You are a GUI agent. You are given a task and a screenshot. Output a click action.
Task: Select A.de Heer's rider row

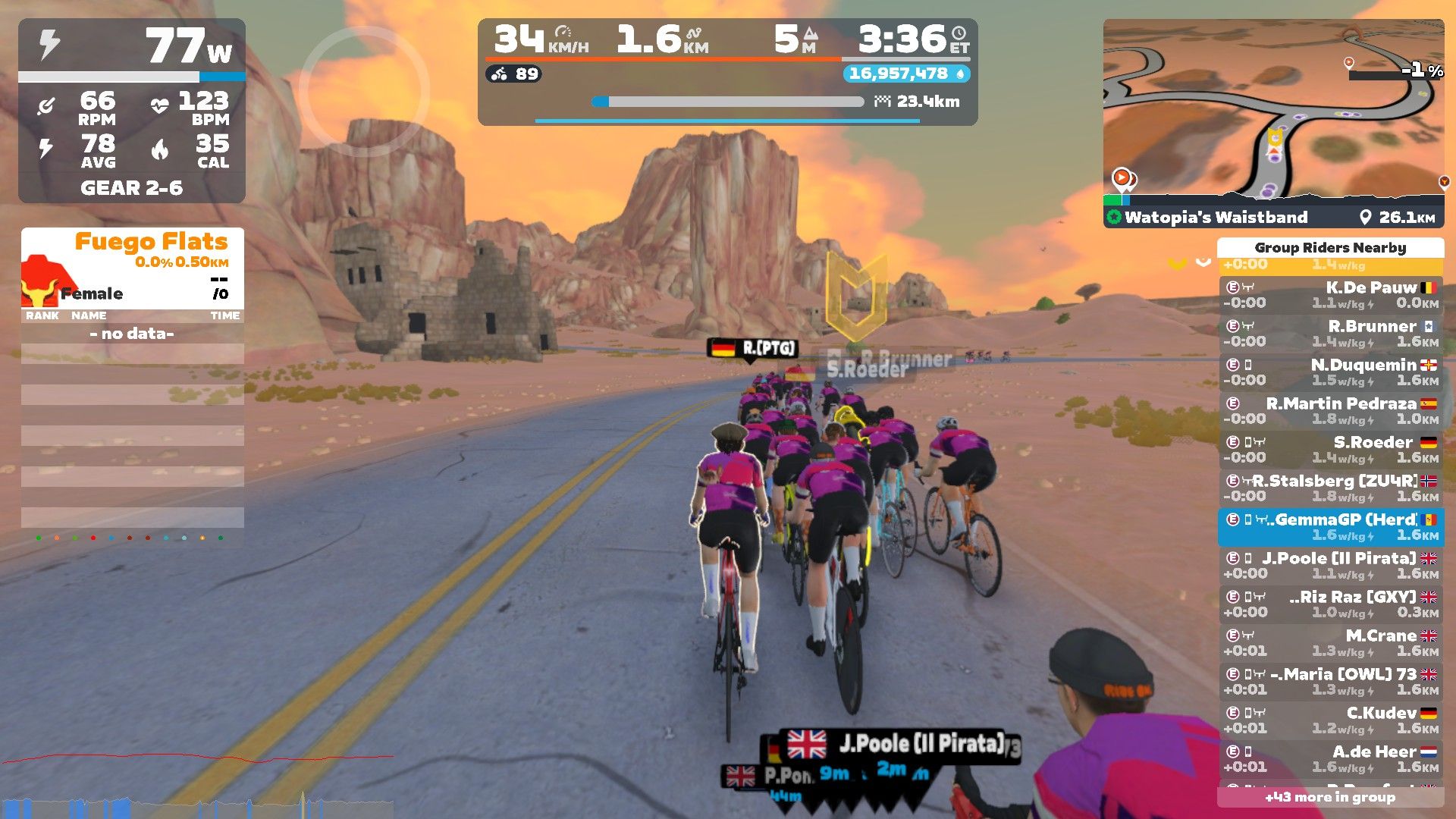coord(1331,759)
